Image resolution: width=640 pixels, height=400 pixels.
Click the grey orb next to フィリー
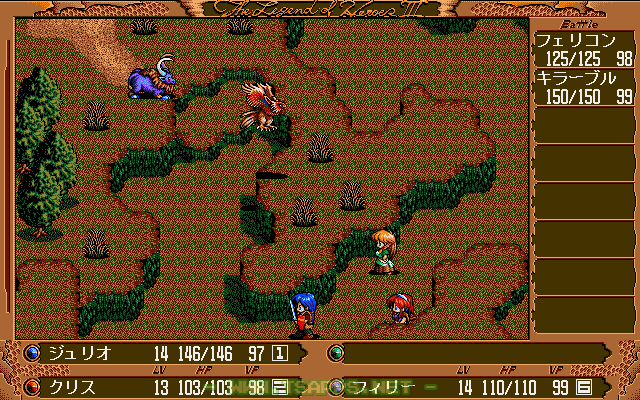(337, 386)
